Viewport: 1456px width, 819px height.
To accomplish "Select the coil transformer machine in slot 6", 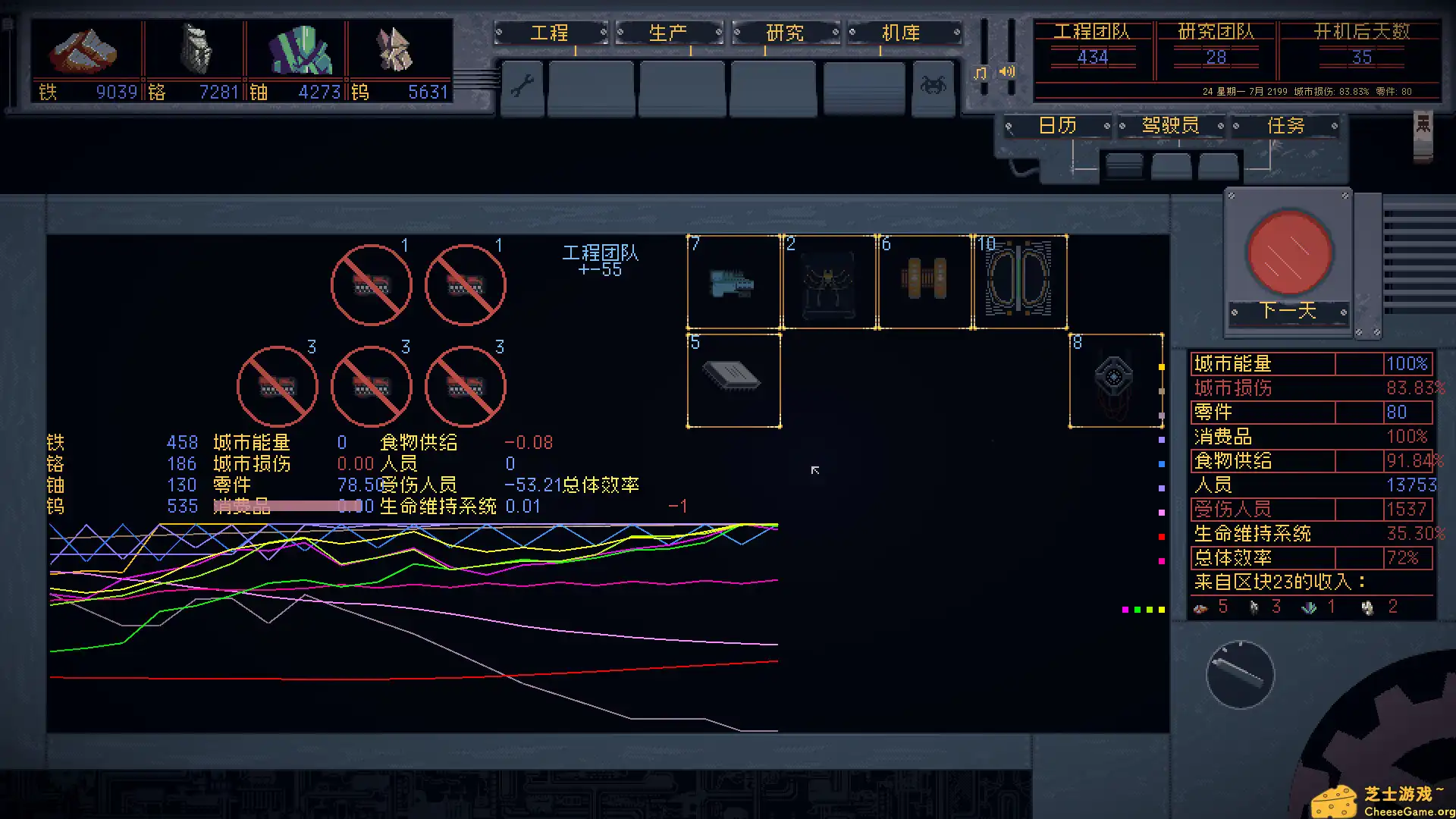I will click(924, 282).
